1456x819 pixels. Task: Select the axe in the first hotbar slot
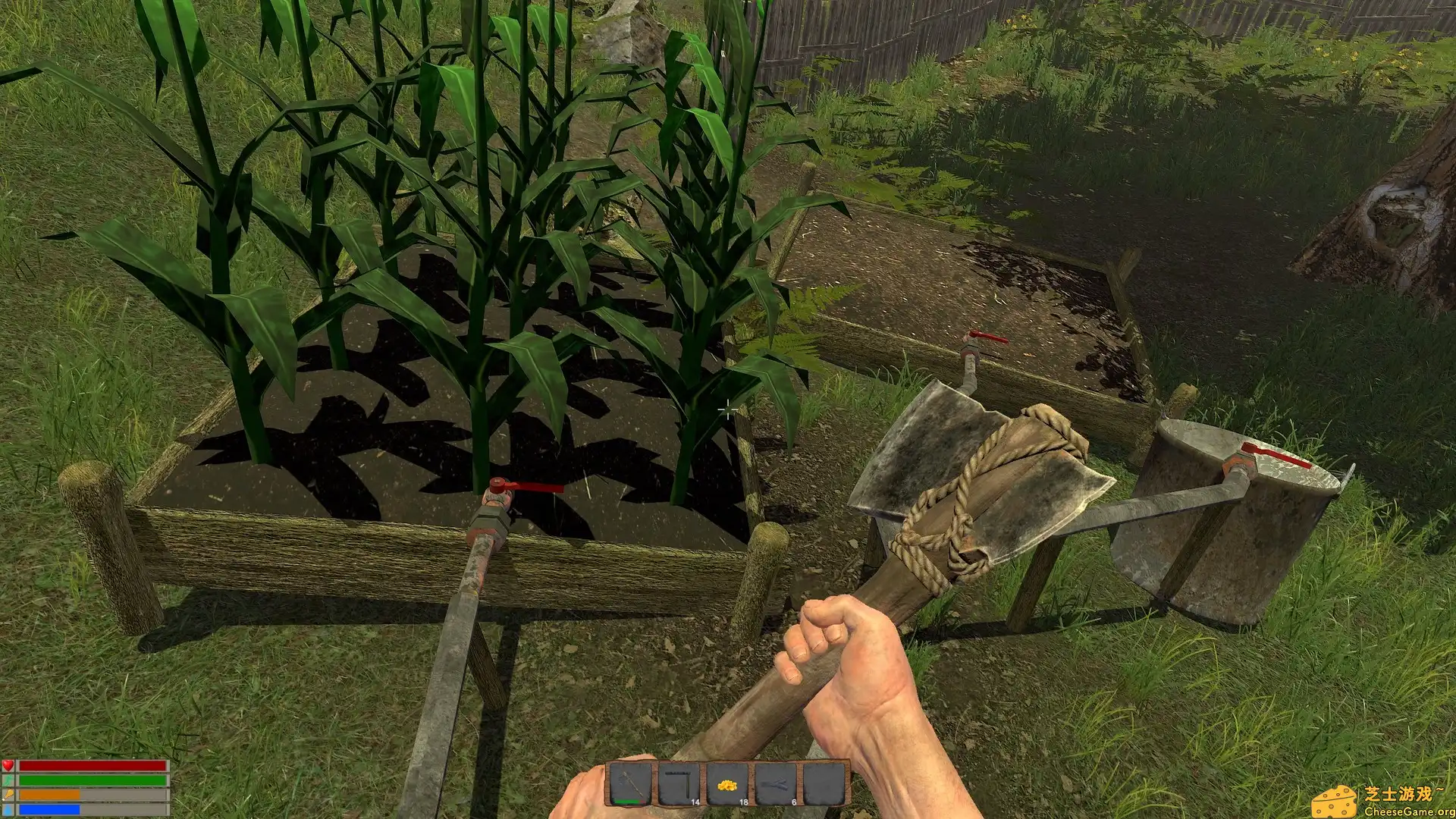pos(629,783)
